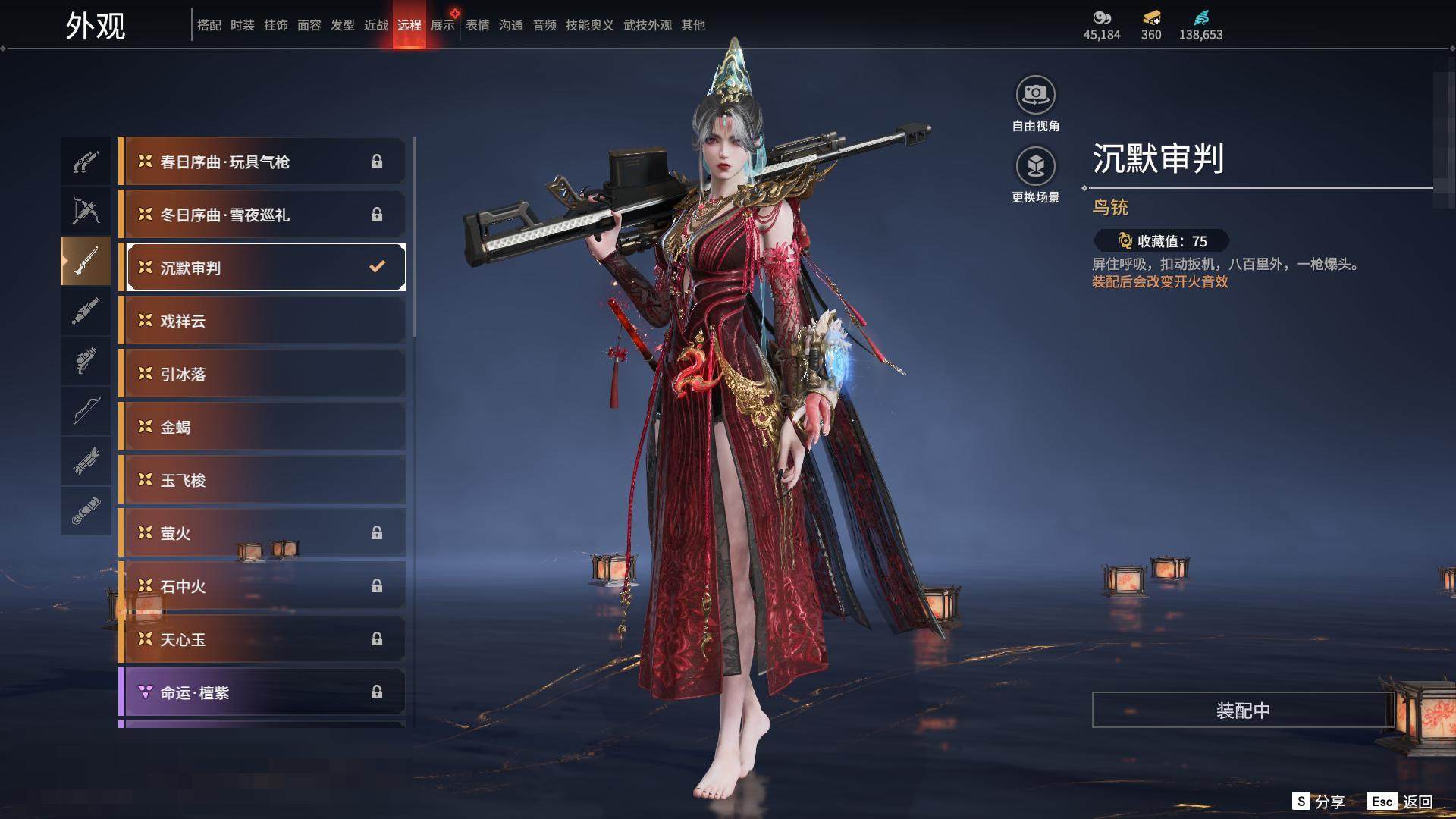Switch to the 武技外观 tab

tap(648, 25)
